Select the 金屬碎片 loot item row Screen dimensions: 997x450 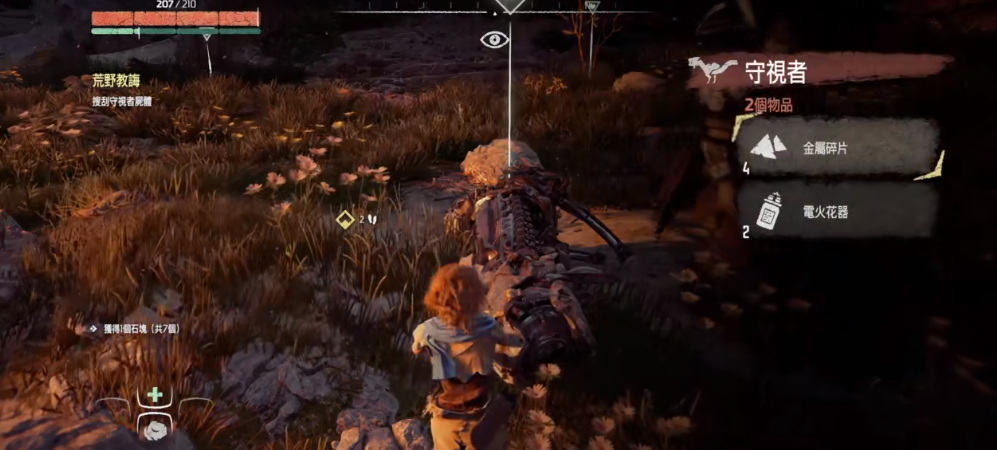click(x=839, y=148)
